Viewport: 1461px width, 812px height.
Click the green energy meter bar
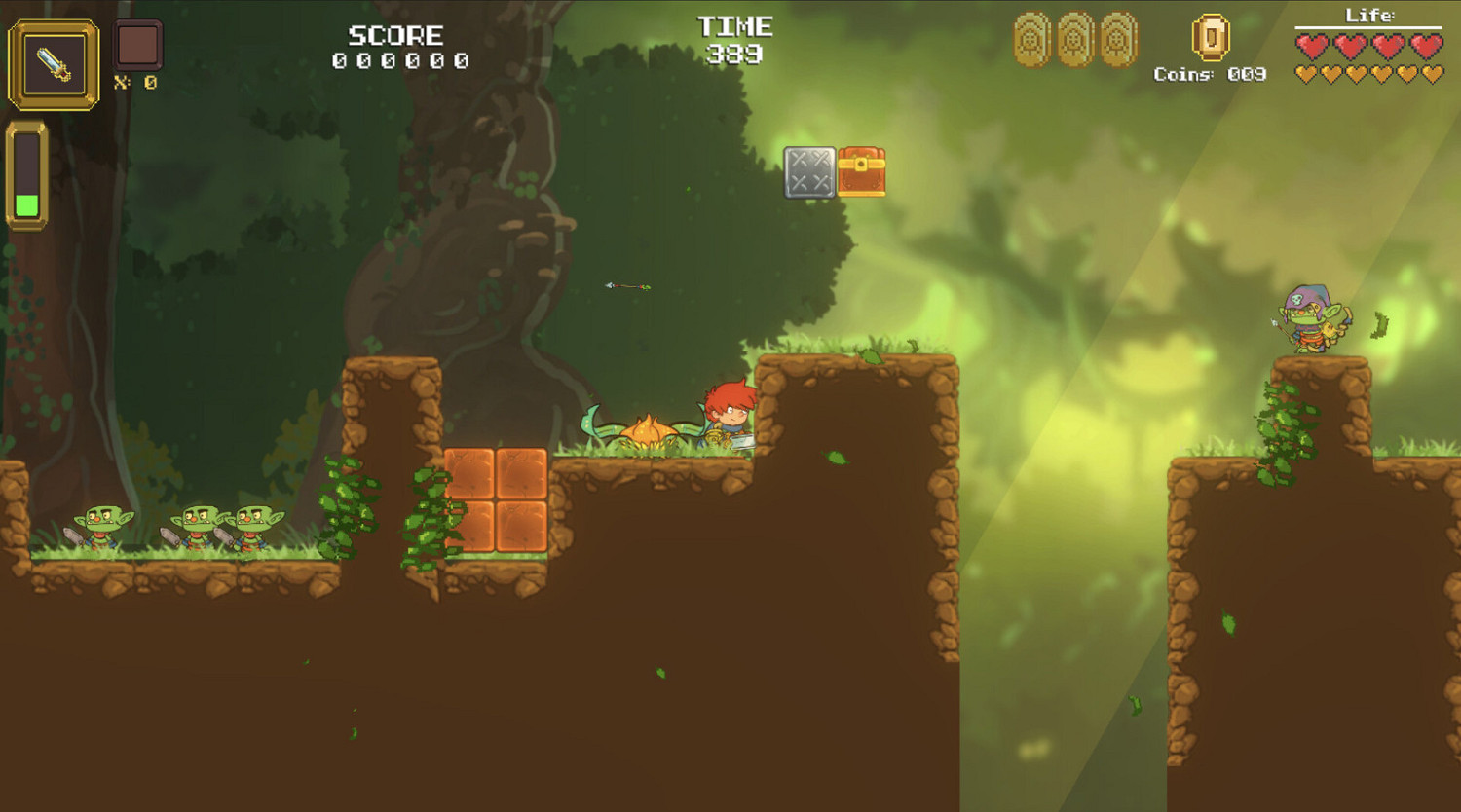click(28, 204)
